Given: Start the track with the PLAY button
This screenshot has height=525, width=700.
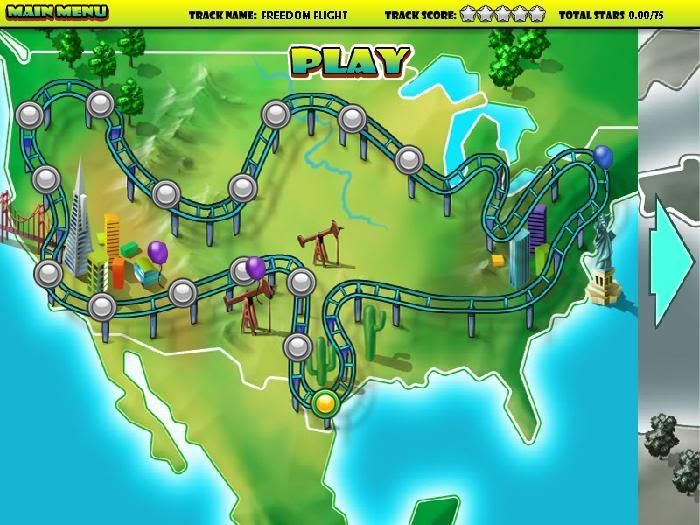Looking at the screenshot, I should pos(351,62).
